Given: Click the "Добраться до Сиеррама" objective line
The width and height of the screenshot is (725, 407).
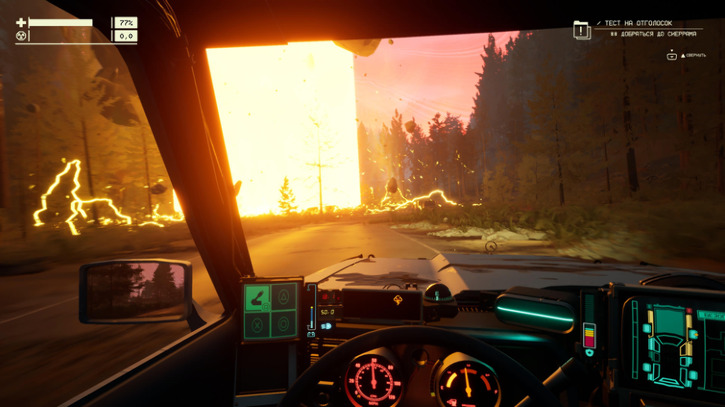Looking at the screenshot, I should tap(653, 33).
